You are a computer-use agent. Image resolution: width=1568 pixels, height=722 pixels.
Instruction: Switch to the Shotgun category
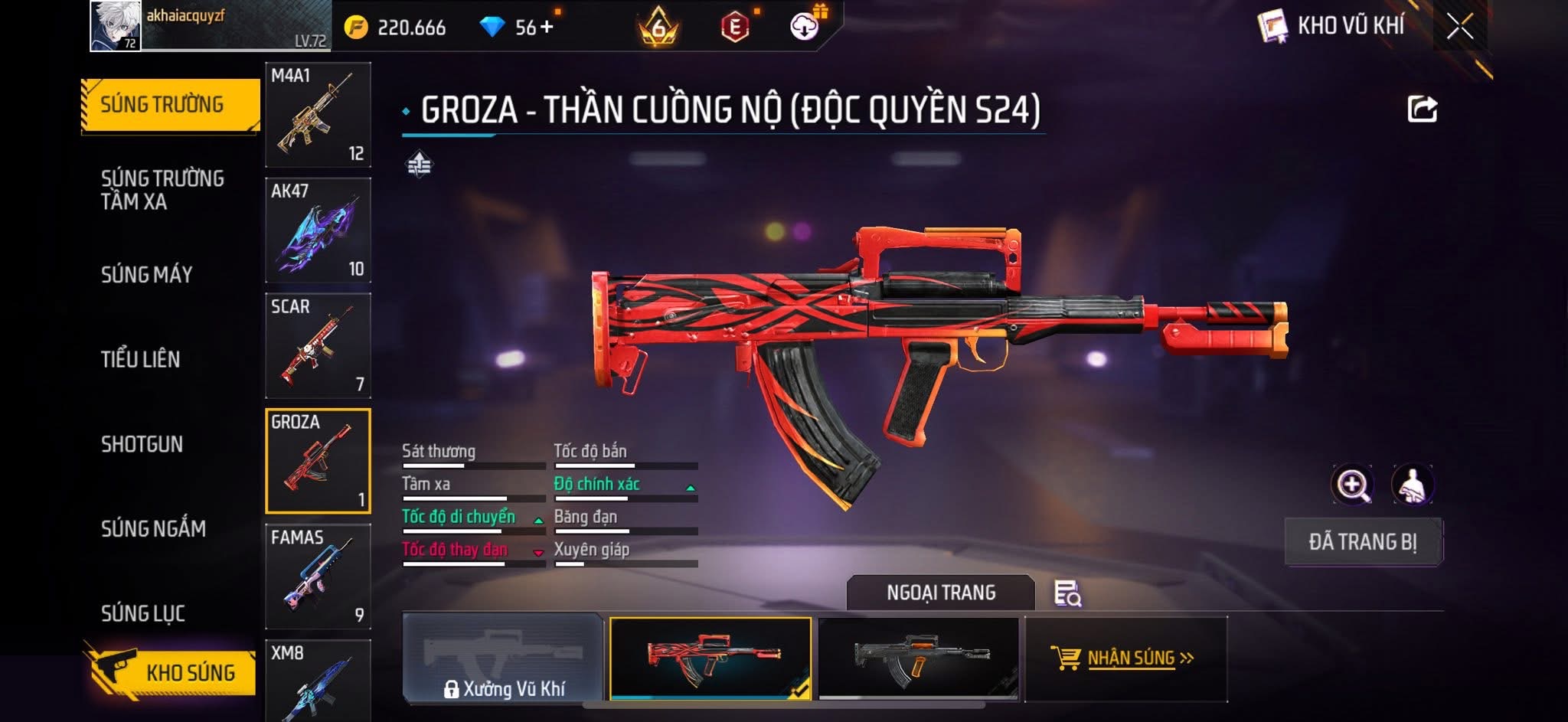tap(142, 444)
